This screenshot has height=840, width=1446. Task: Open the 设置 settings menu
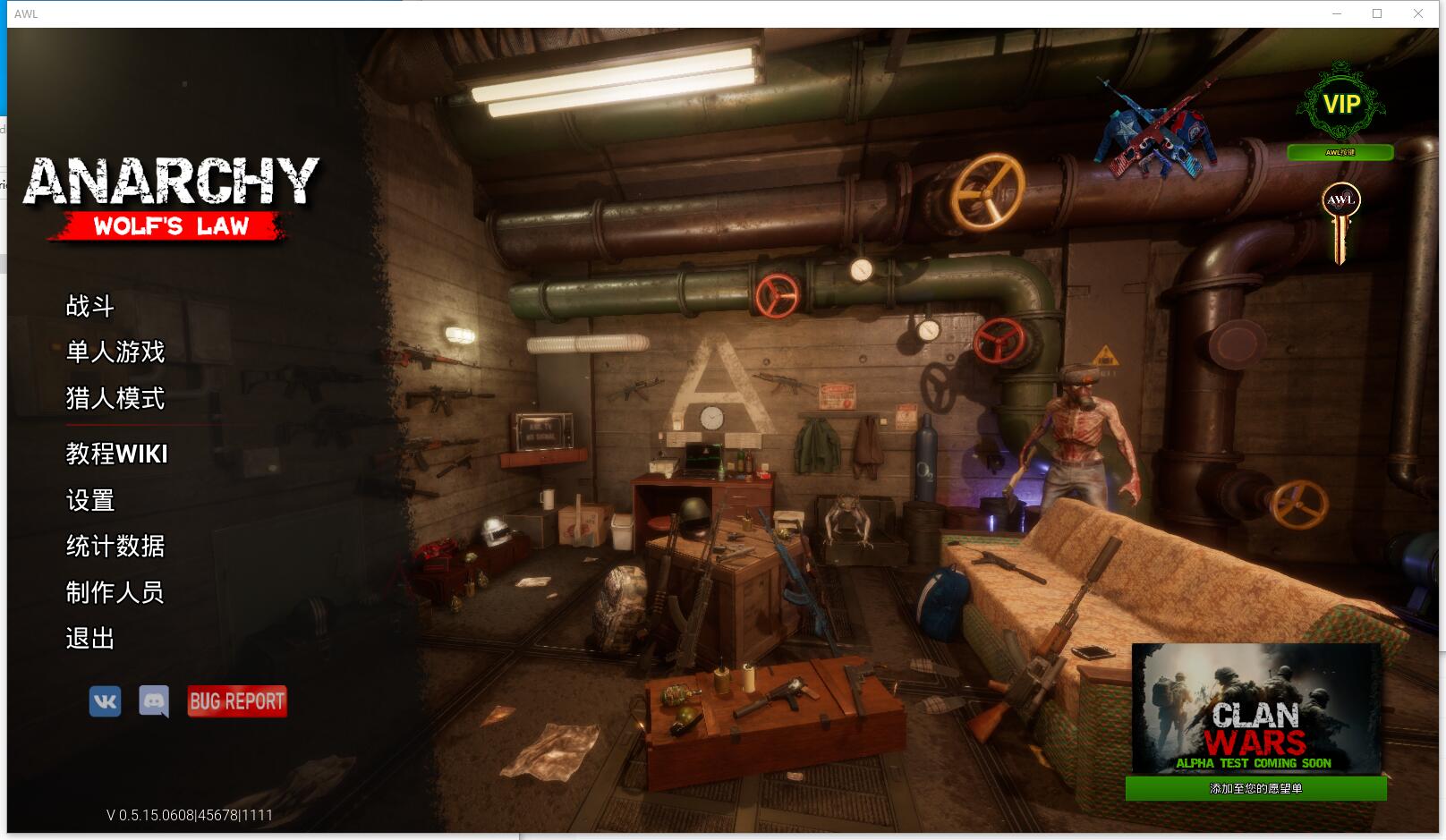(90, 501)
